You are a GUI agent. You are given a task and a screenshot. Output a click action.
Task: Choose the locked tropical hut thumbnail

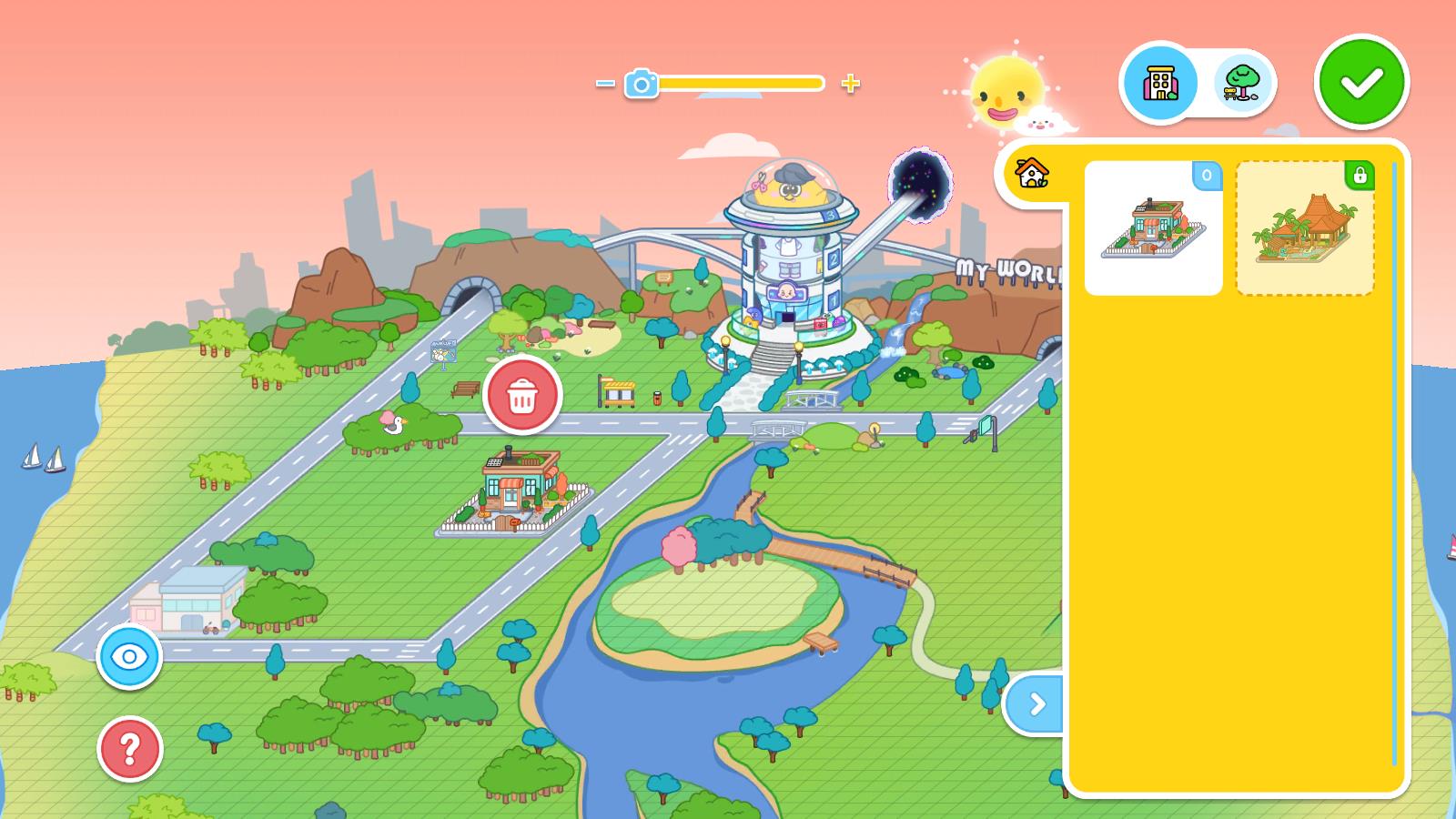click(x=1304, y=228)
